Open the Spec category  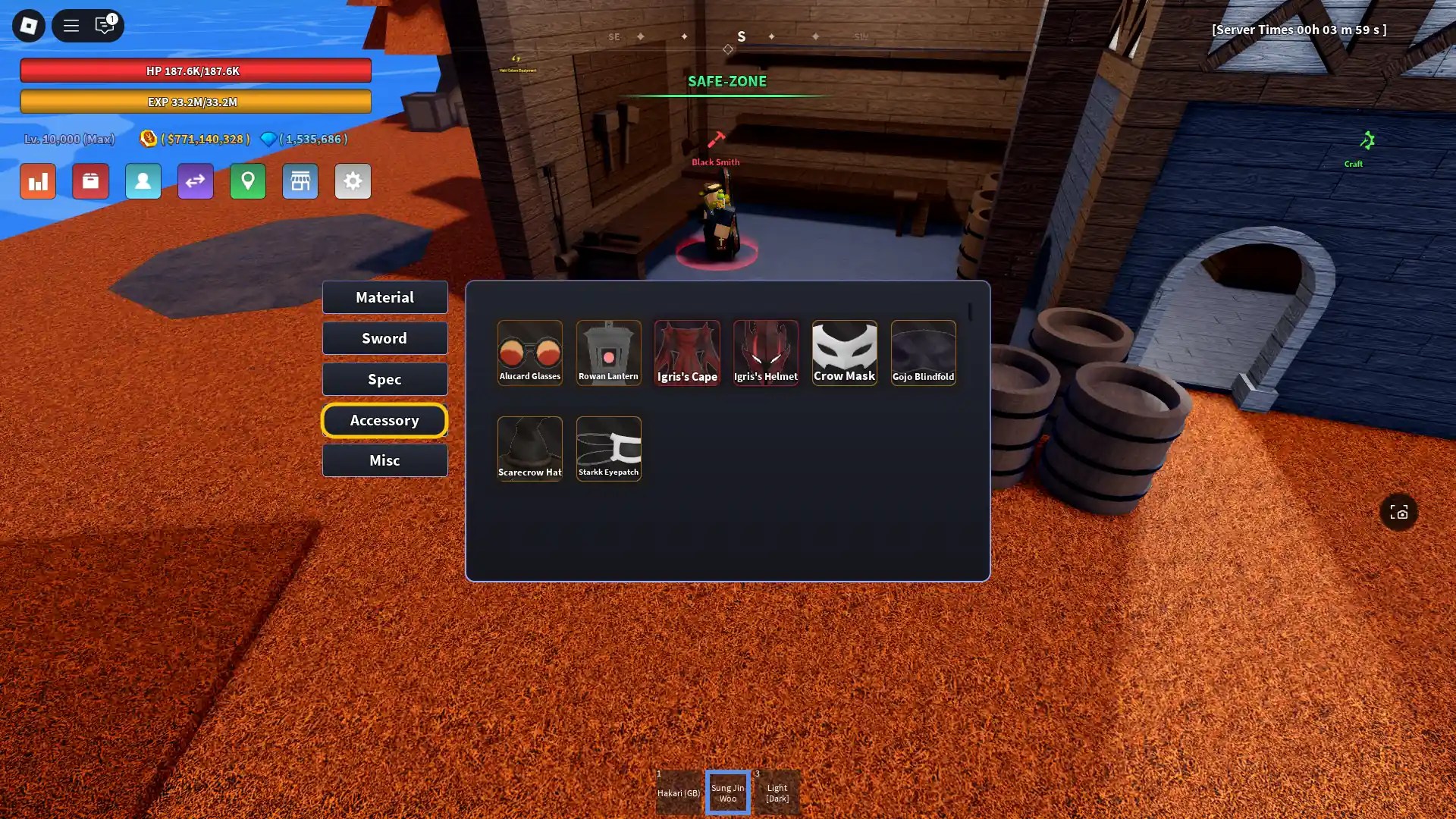pos(384,379)
